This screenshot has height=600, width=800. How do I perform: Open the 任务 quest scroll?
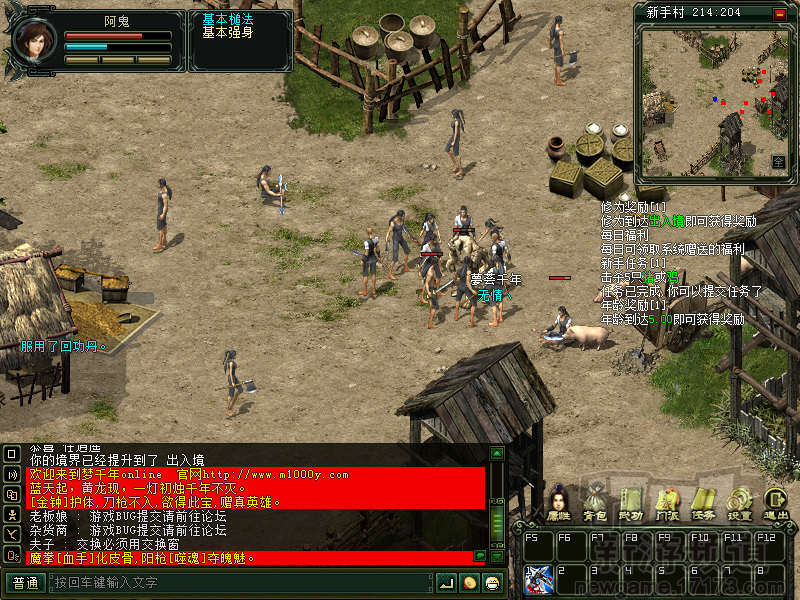[x=703, y=502]
